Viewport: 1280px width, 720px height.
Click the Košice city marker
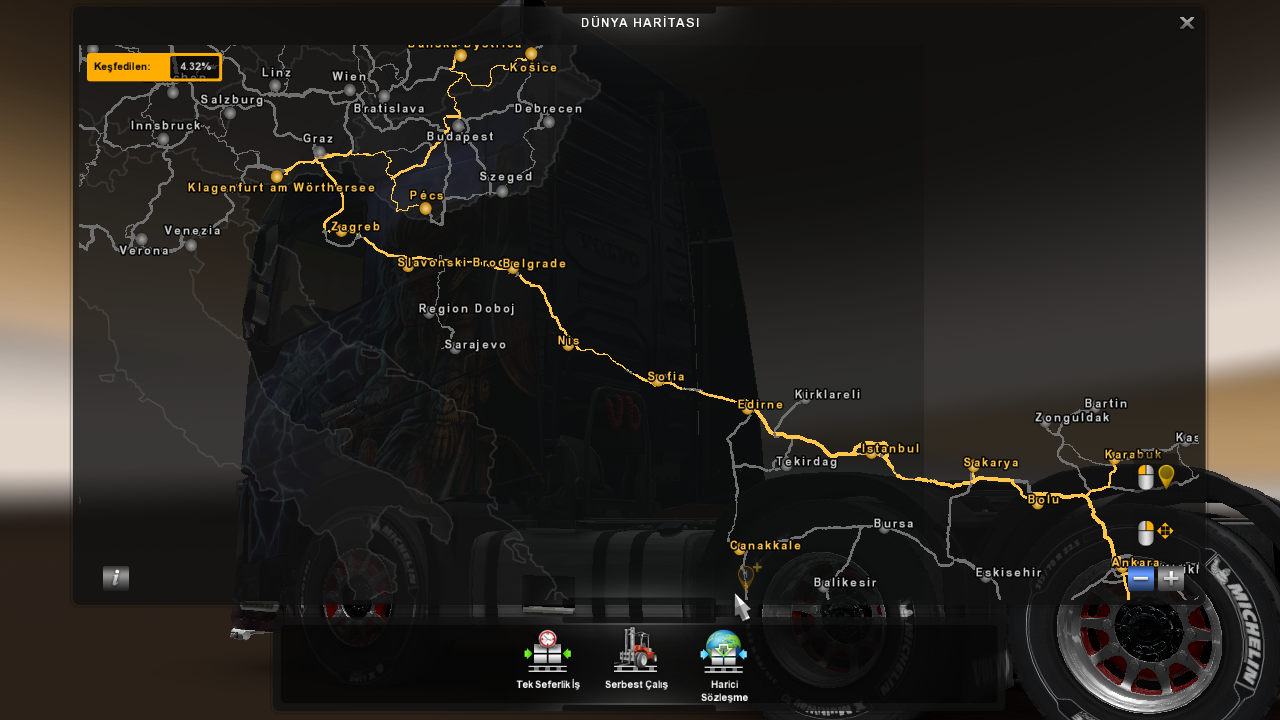(x=529, y=55)
